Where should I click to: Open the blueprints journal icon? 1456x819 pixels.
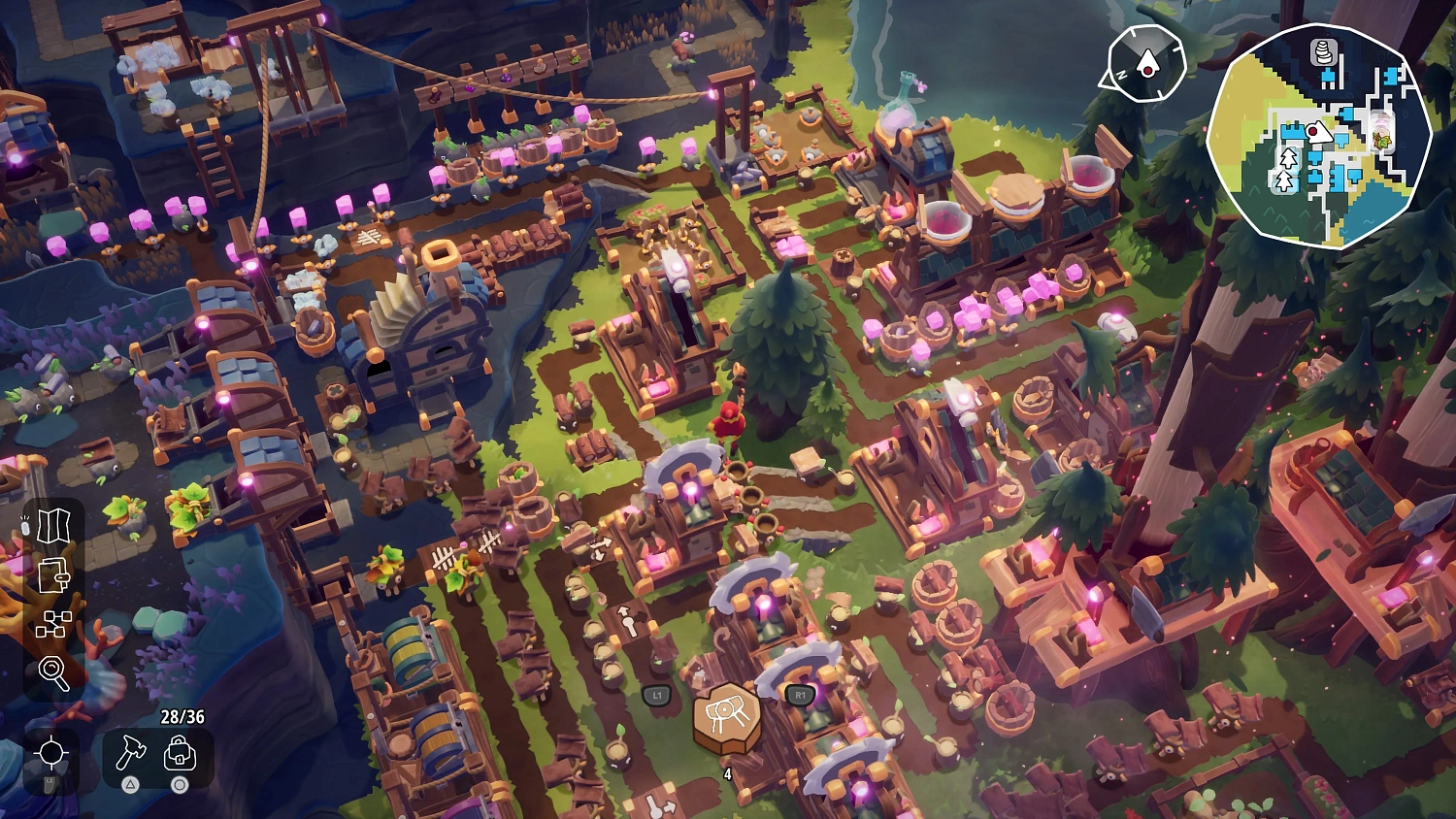click(x=53, y=576)
